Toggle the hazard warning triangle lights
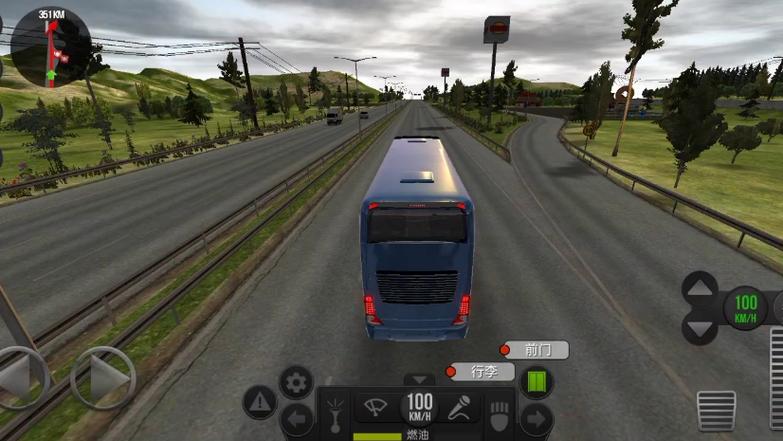The height and width of the screenshot is (441, 783). (x=259, y=402)
